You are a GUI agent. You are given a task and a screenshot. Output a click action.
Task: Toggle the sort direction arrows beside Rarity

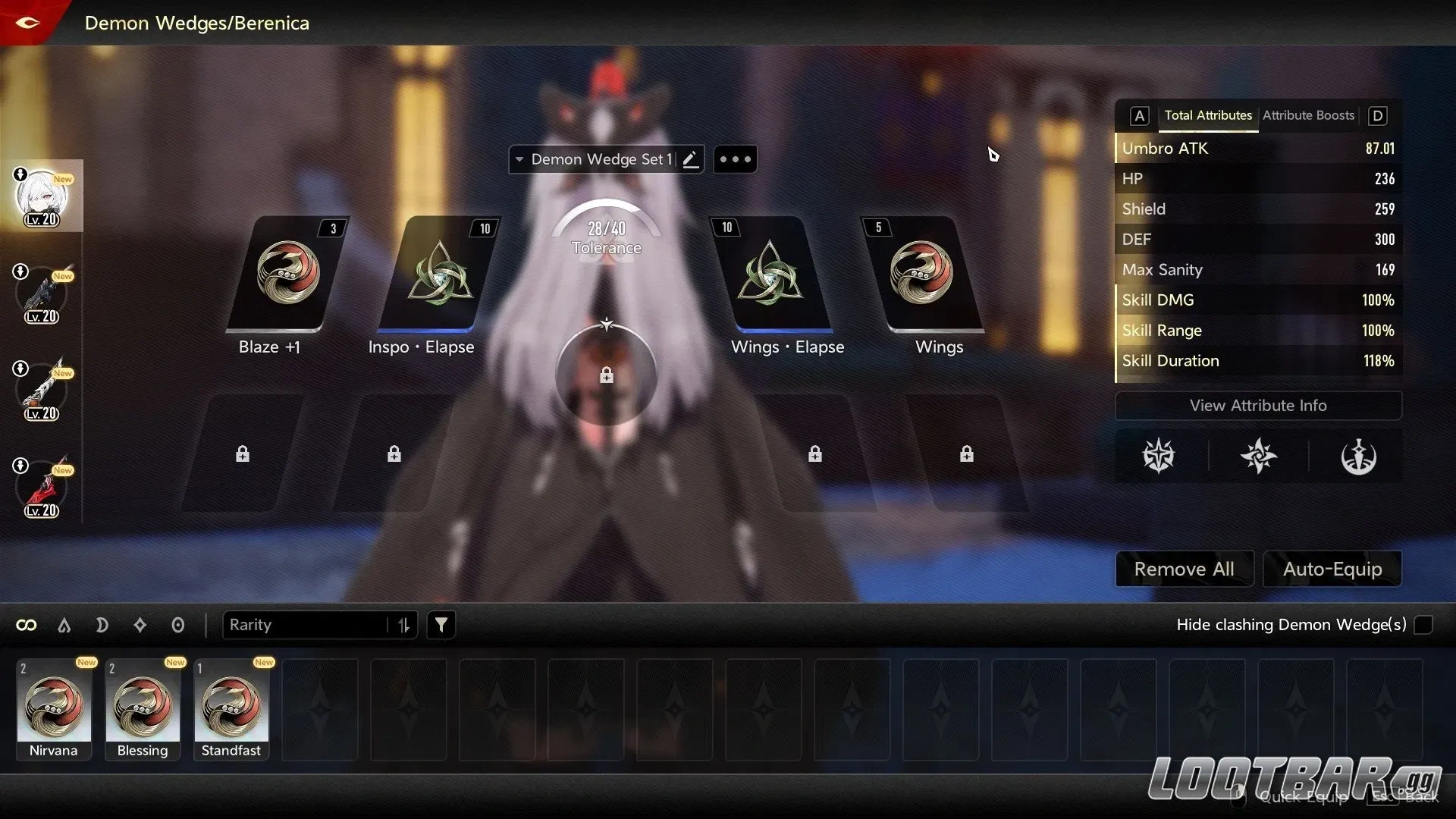click(403, 625)
